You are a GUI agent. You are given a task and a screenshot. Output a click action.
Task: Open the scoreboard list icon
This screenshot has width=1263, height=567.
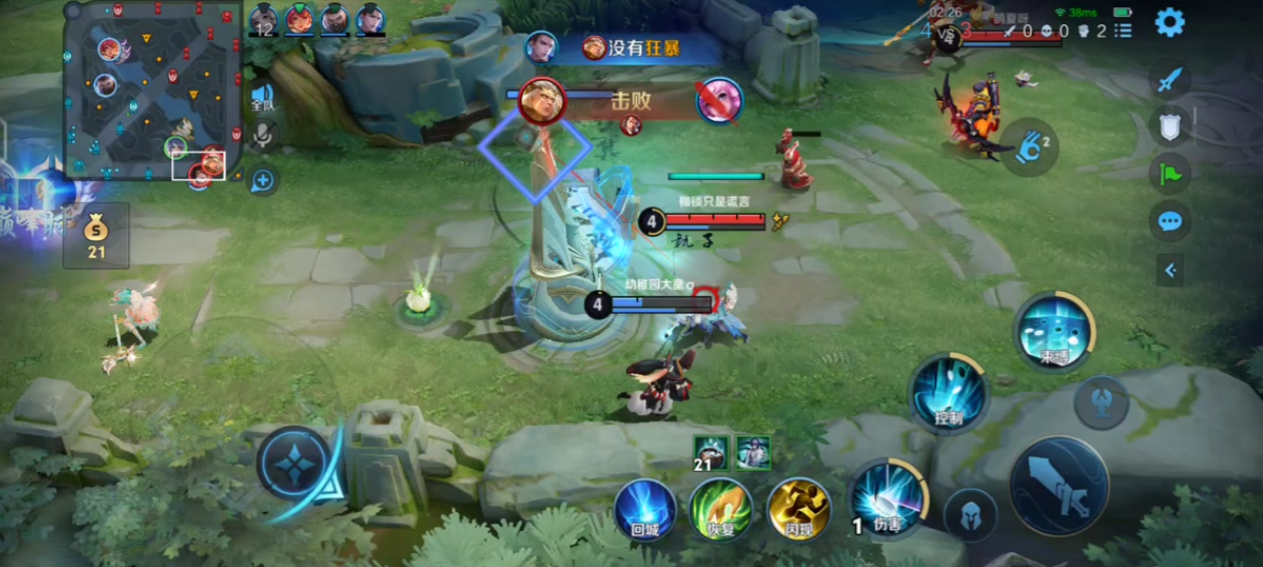1123,31
